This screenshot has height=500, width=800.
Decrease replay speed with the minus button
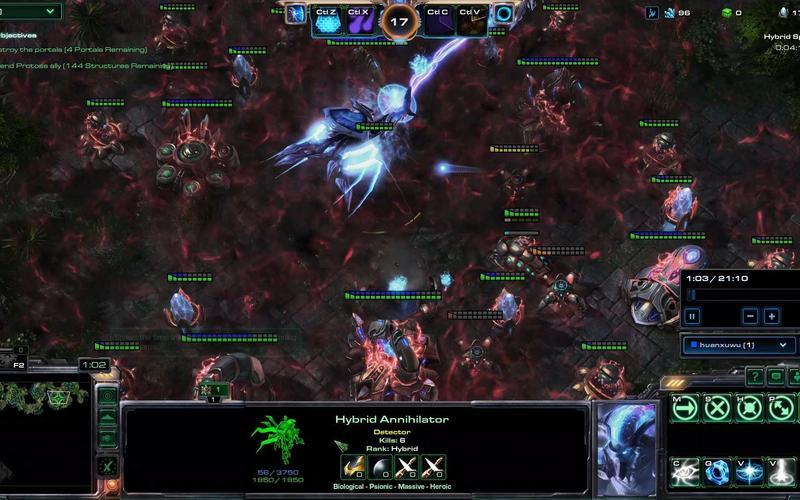tap(750, 316)
